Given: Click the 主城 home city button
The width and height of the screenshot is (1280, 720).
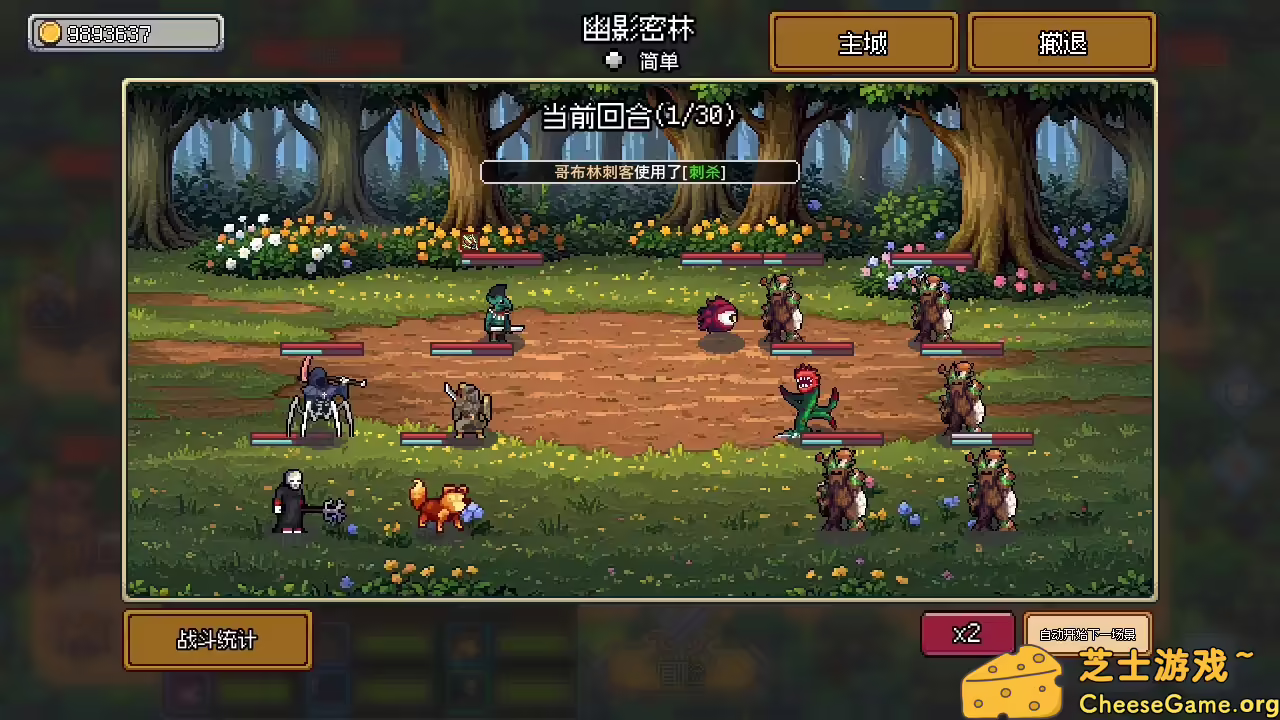Looking at the screenshot, I should pyautogui.click(x=862, y=42).
